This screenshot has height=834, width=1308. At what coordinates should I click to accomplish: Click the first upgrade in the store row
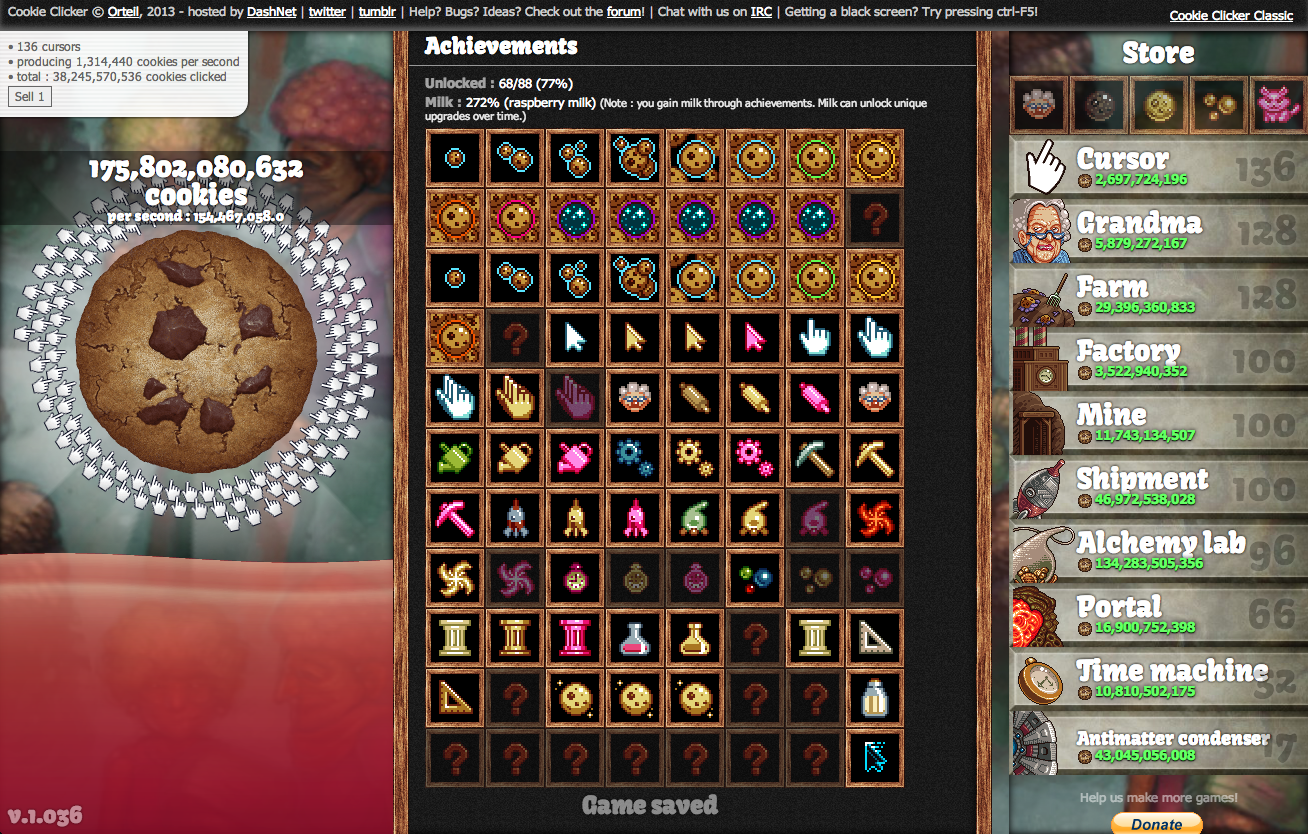[x=1038, y=104]
